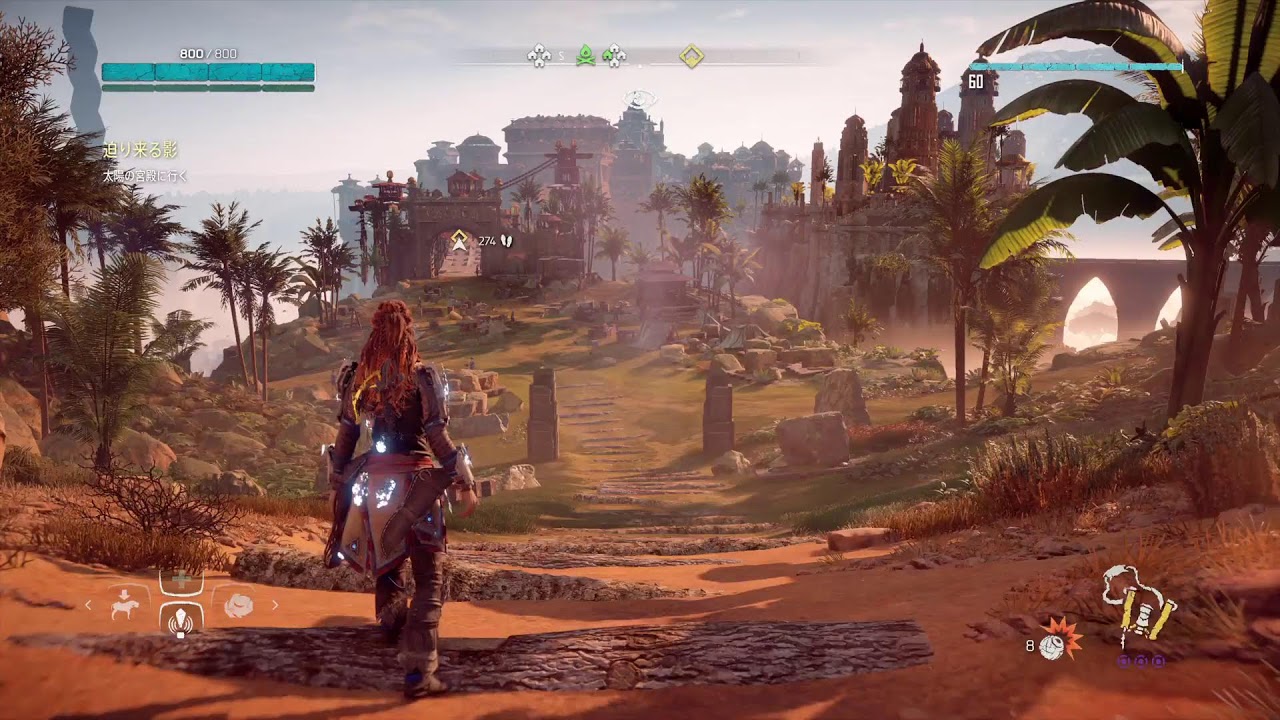Select the equipped sling weapon icon
The width and height of the screenshot is (1280, 720).
click(x=1140, y=603)
